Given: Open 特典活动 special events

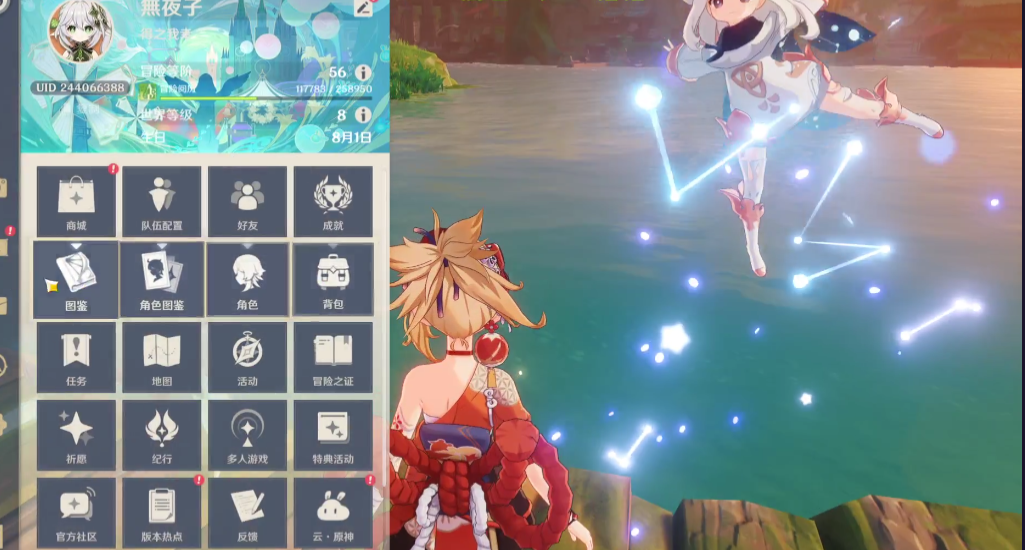Looking at the screenshot, I should click(333, 435).
